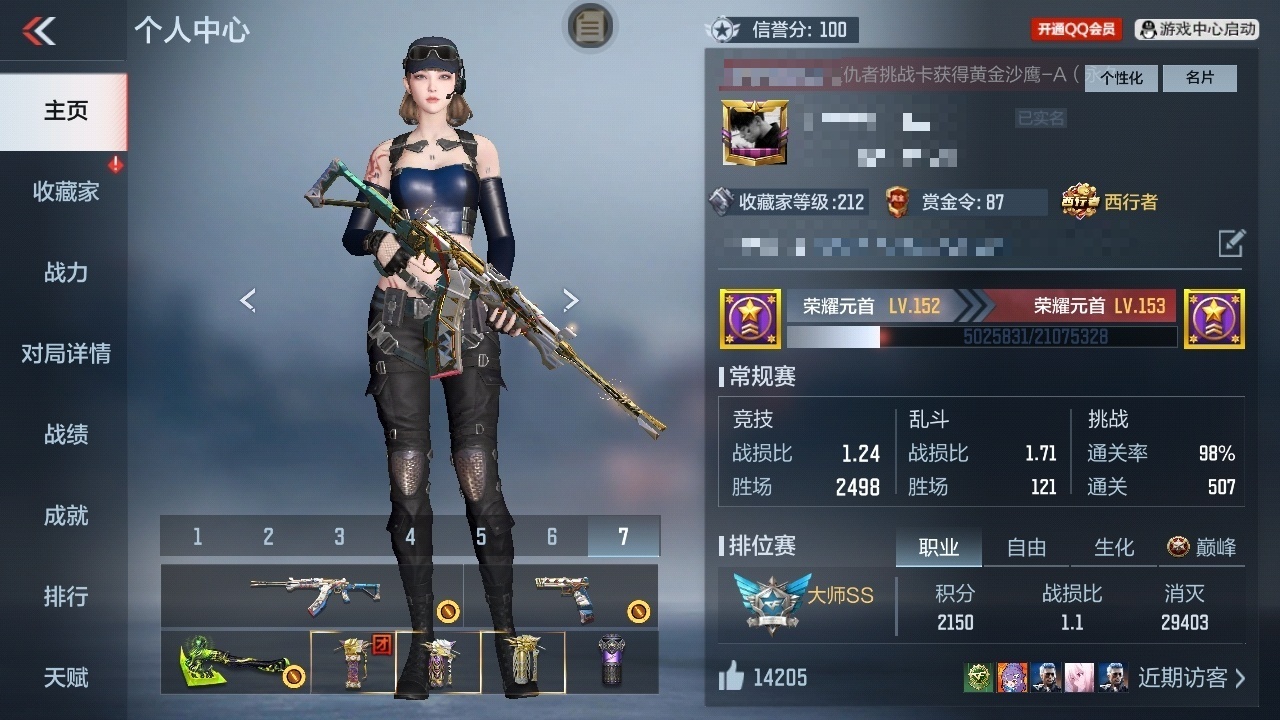View the 排行 rankings page
1280x720 pixels.
(65, 596)
